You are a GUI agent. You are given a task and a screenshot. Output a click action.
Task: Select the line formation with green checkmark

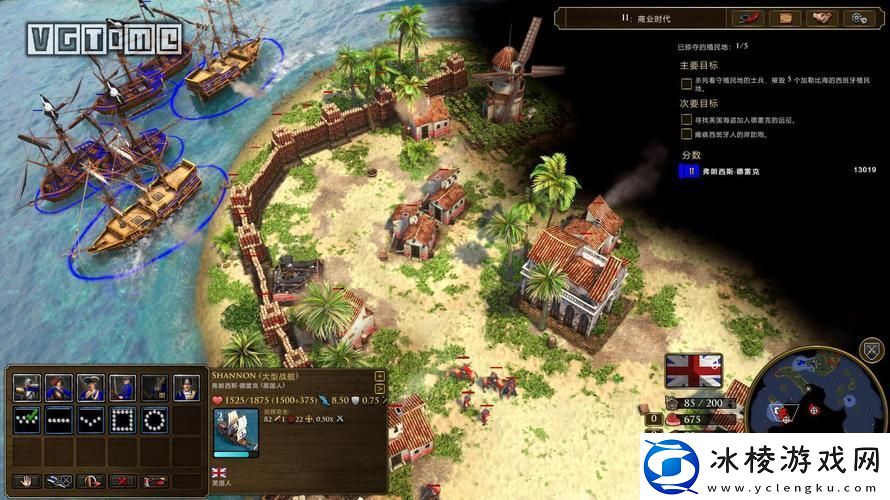click(x=27, y=419)
